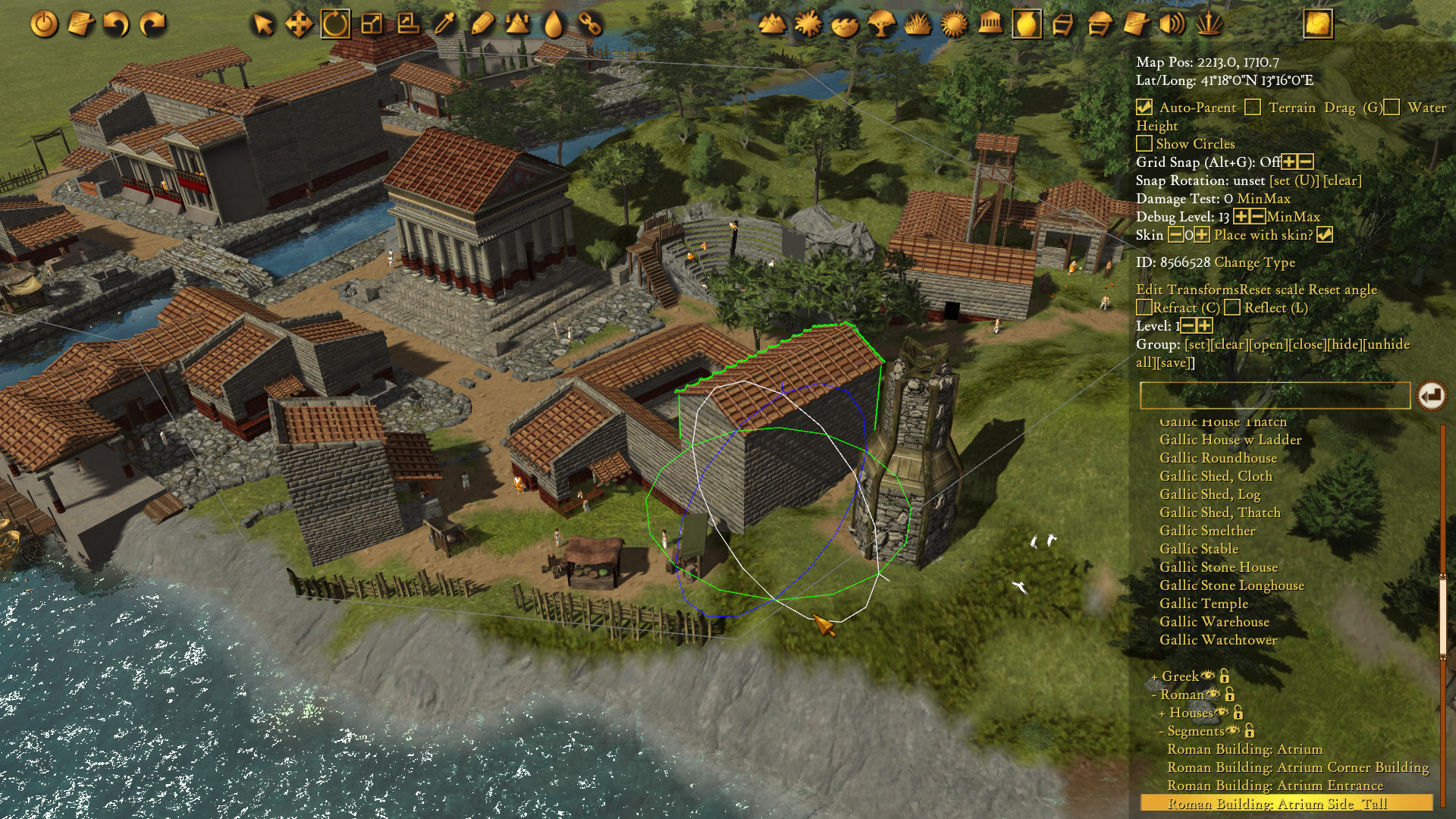Image resolution: width=1456 pixels, height=819 pixels.
Task: Click the search input field above the list
Action: click(x=1278, y=395)
